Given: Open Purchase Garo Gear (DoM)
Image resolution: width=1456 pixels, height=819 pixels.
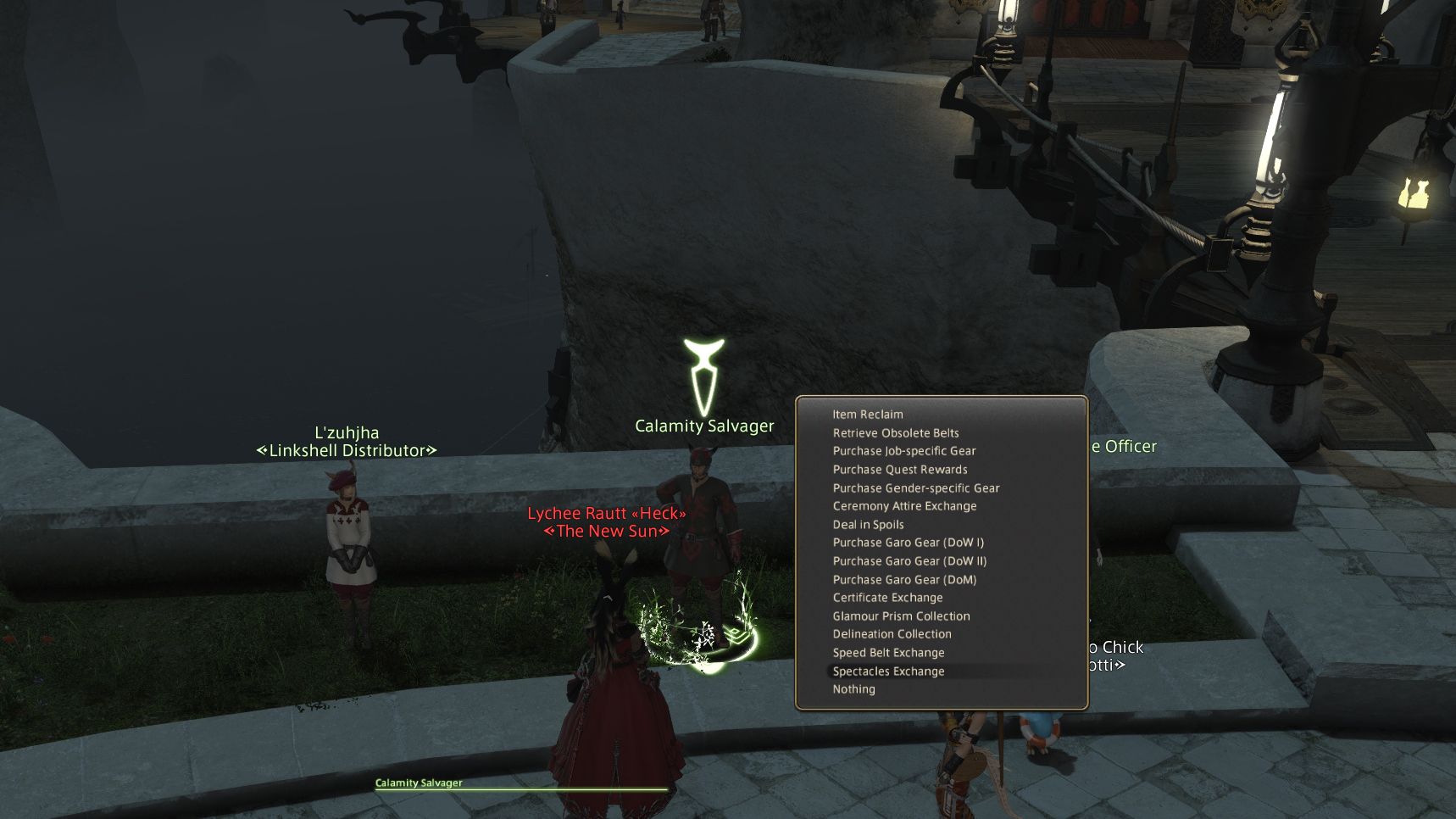Looking at the screenshot, I should pyautogui.click(x=905, y=579).
